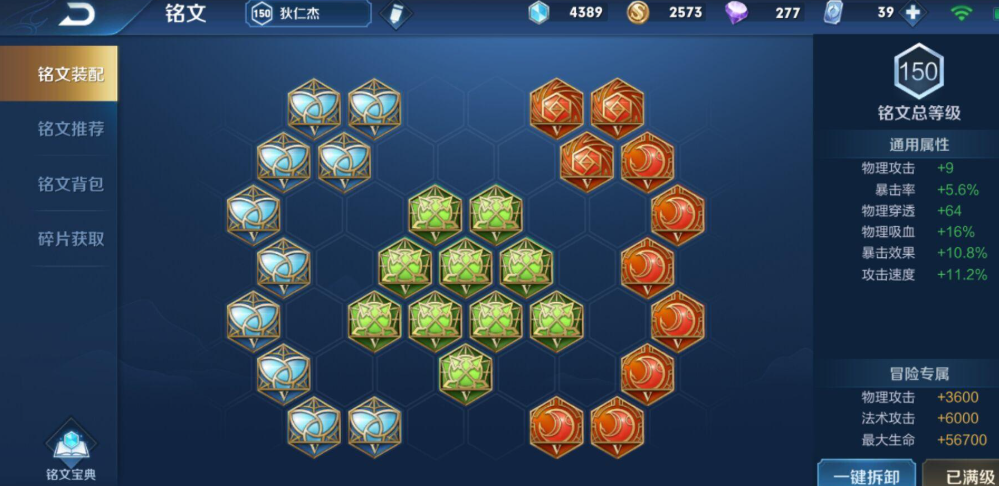This screenshot has height=486, width=999.
Task: Go back using the return arrow
Action: click(x=76, y=14)
